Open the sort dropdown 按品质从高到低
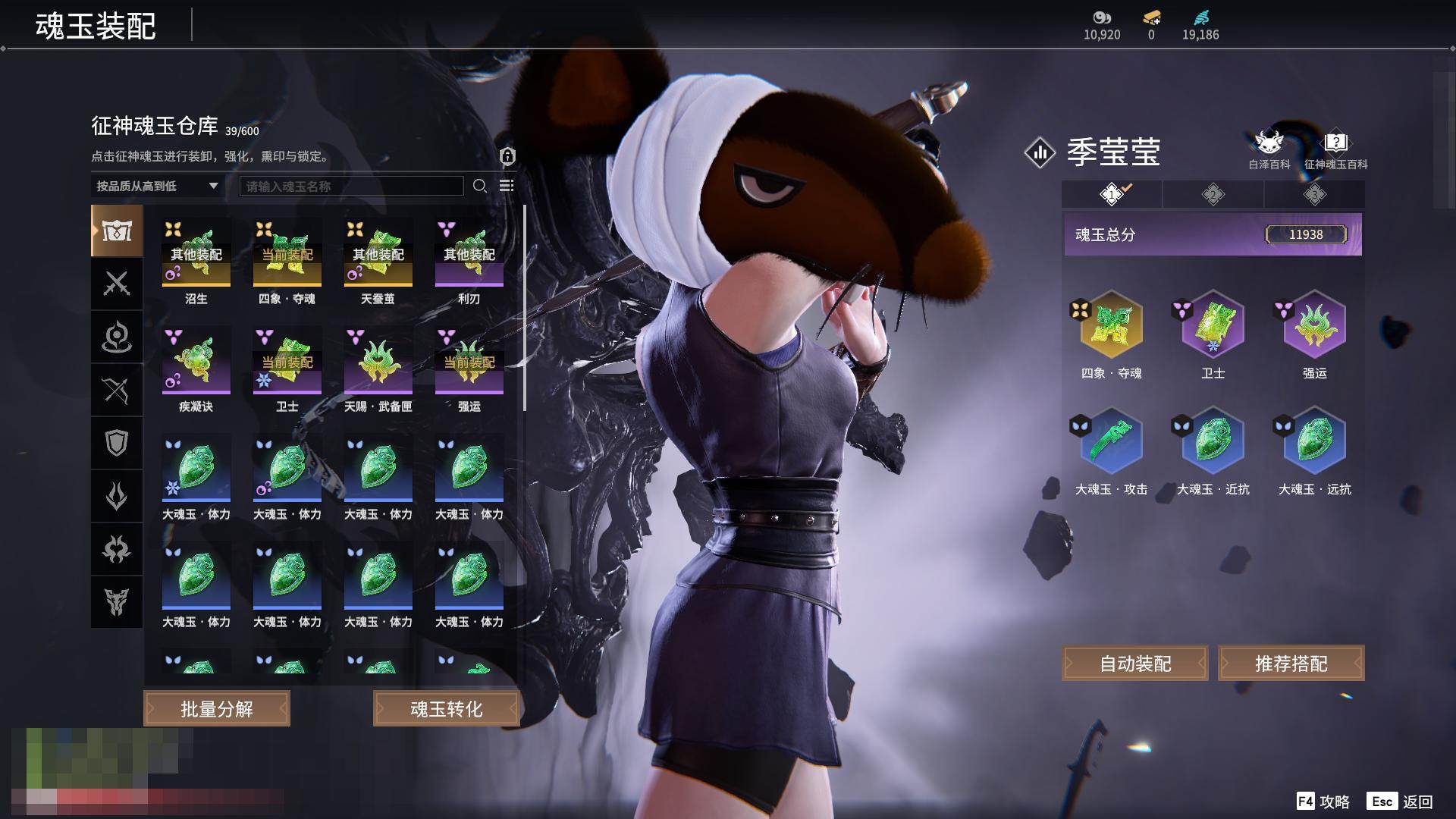This screenshot has height=819, width=1456. 157,186
